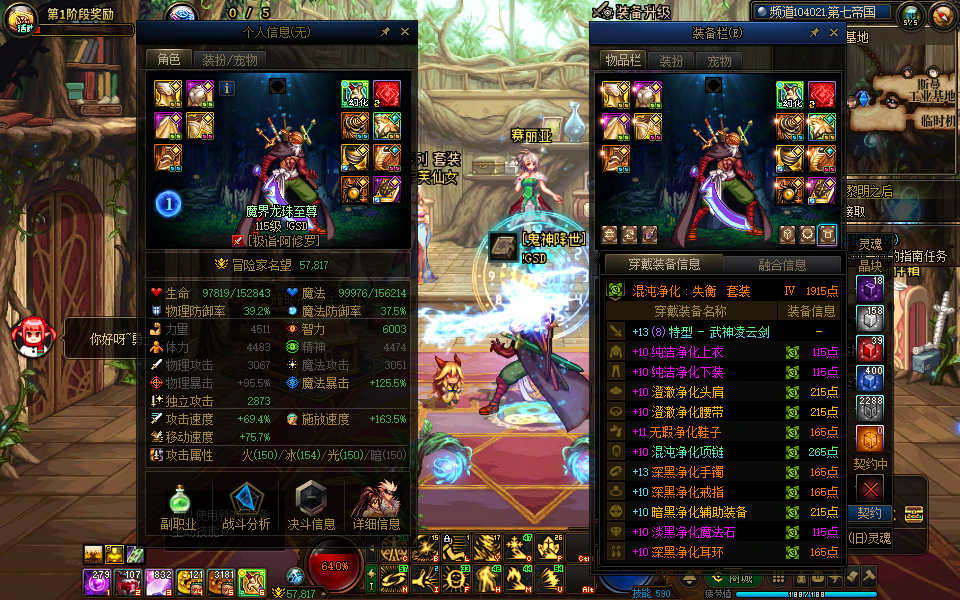Use the purple potion in quickslot 1
Viewport: 960px width, 600px height.
(97, 581)
